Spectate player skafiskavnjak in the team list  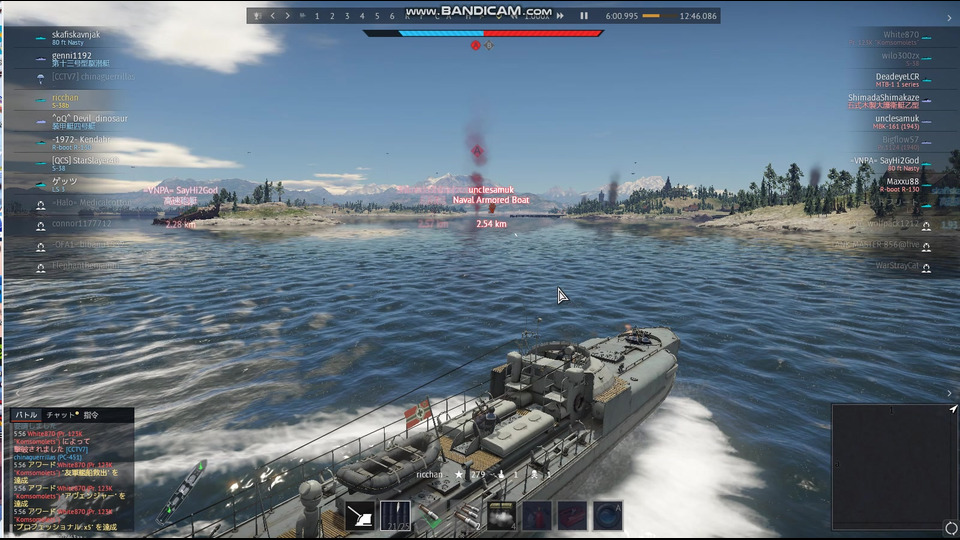76,35
